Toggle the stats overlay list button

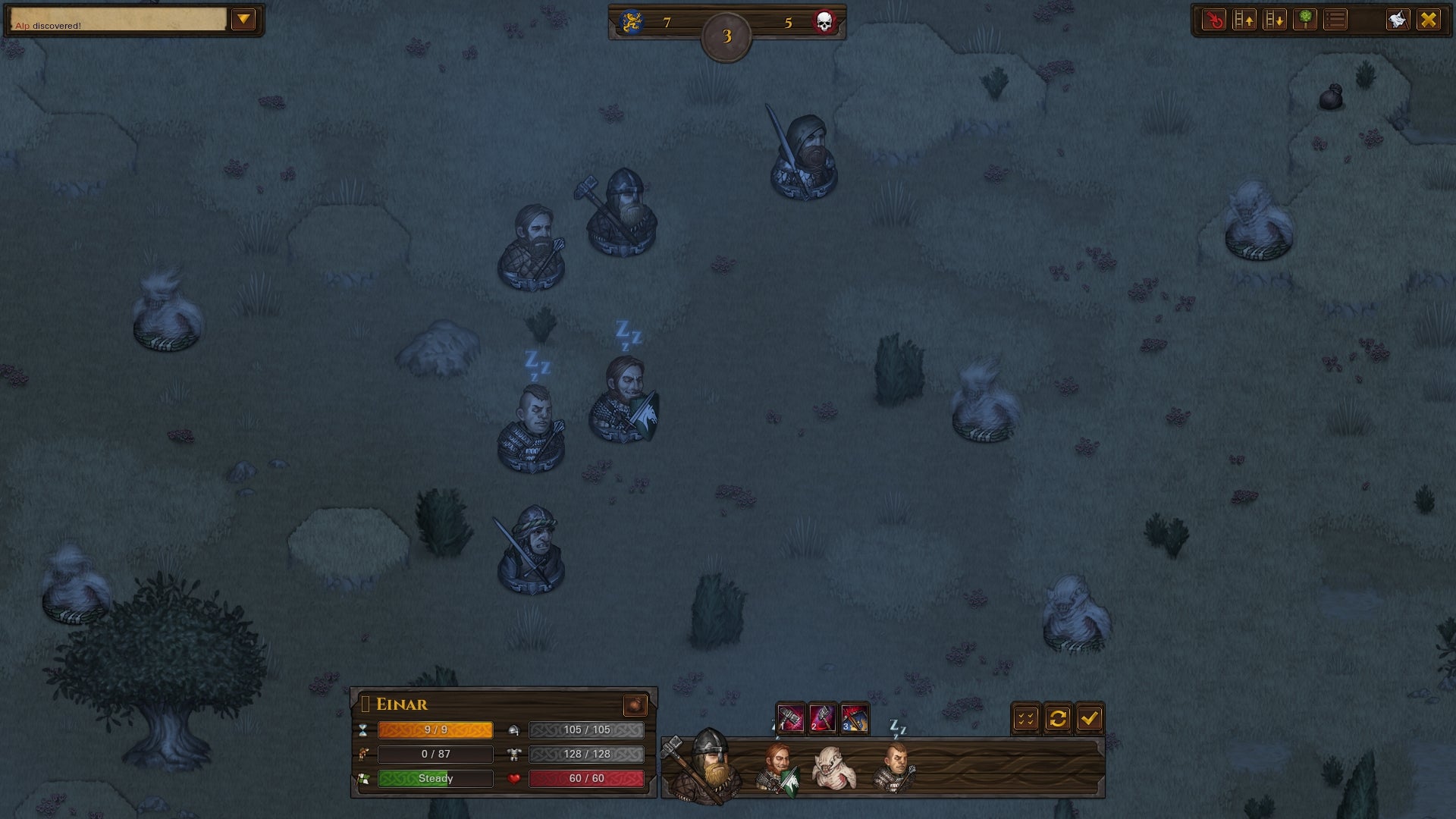pyautogui.click(x=1335, y=20)
